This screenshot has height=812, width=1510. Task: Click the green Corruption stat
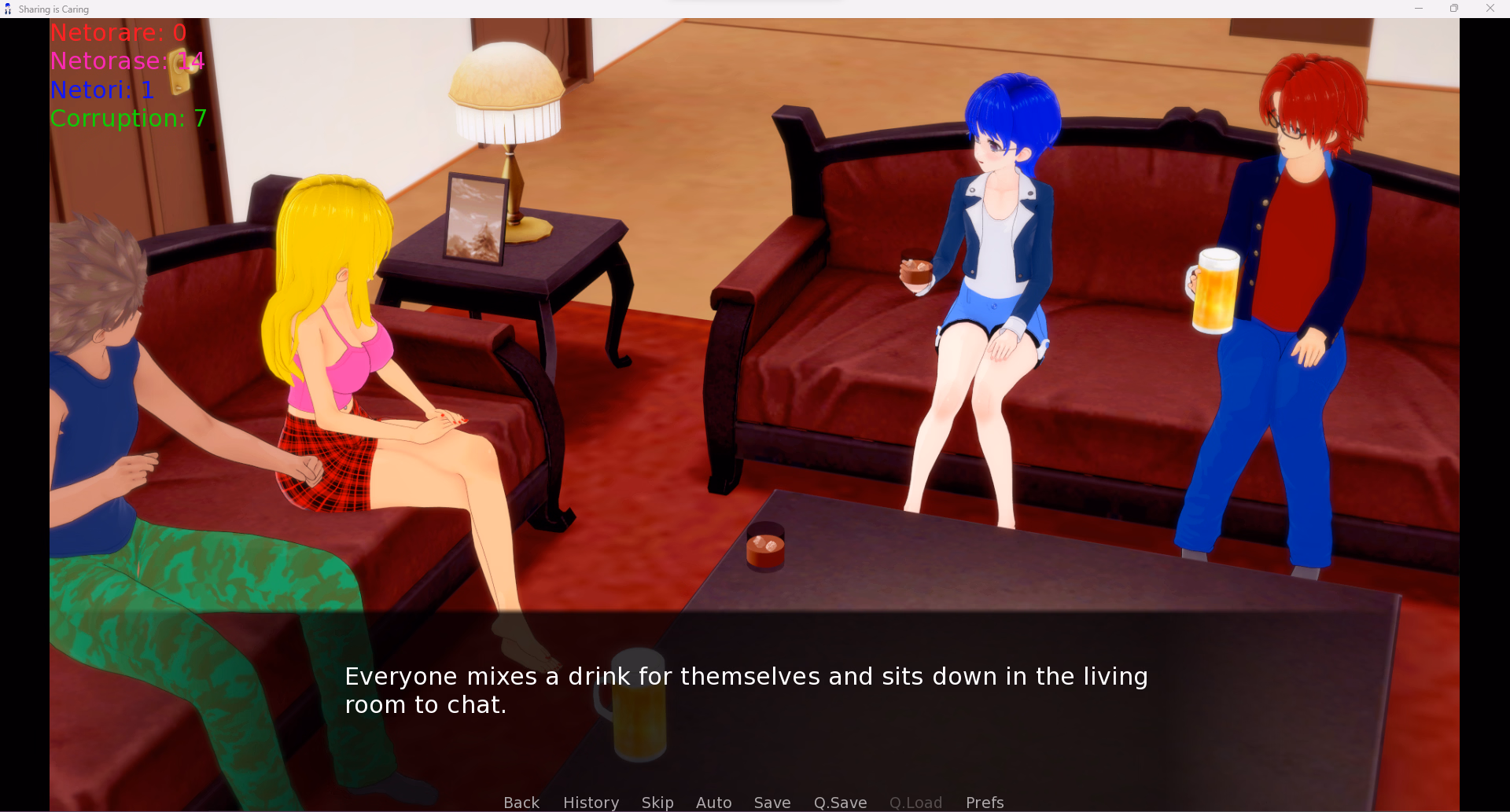[127, 119]
